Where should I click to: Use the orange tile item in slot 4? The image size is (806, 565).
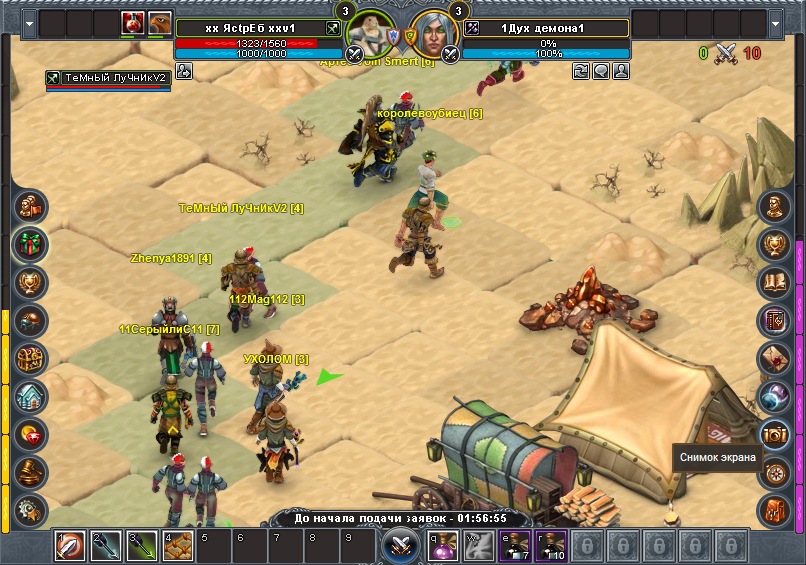[x=178, y=546]
